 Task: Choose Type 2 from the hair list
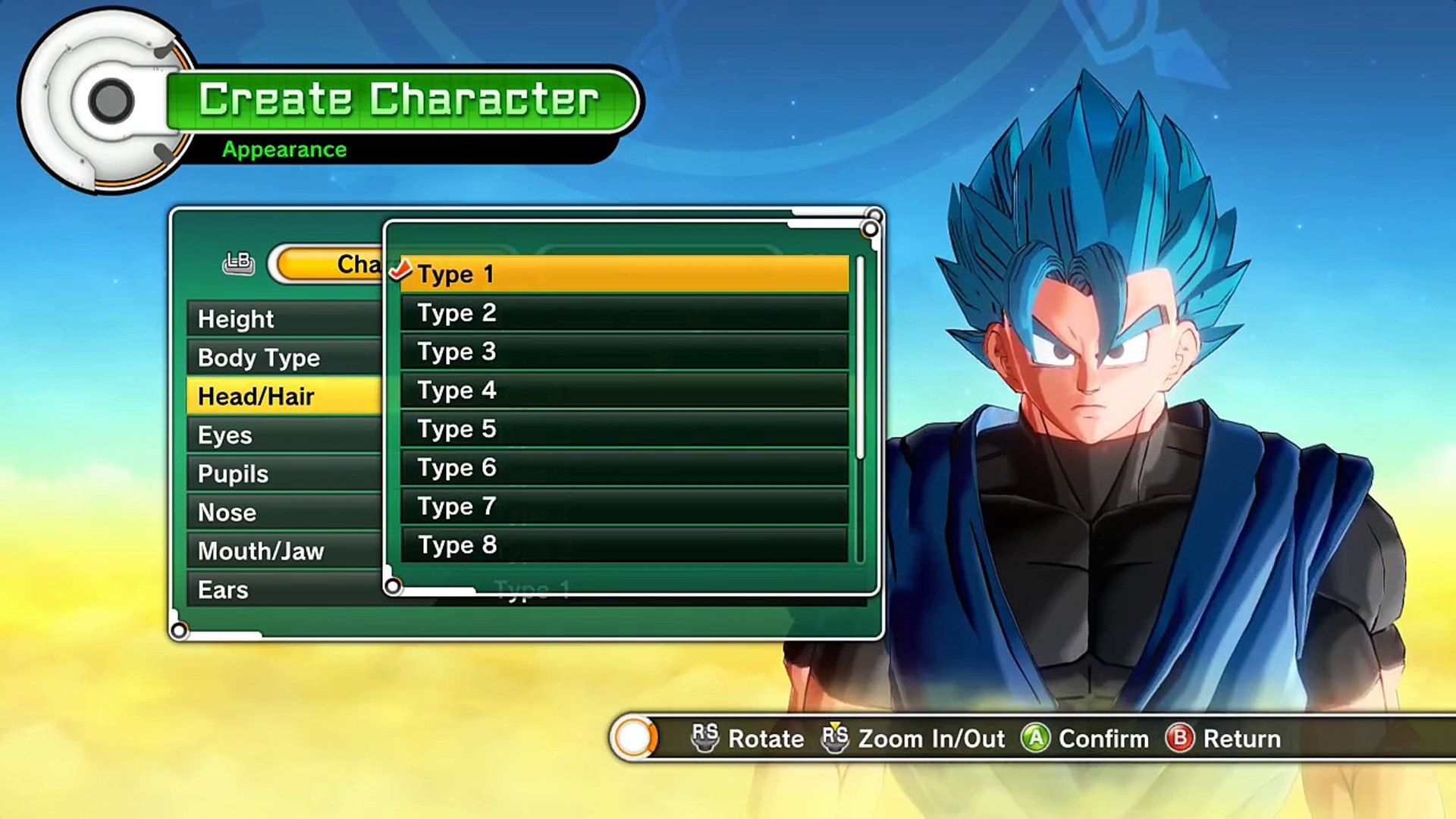click(x=623, y=312)
